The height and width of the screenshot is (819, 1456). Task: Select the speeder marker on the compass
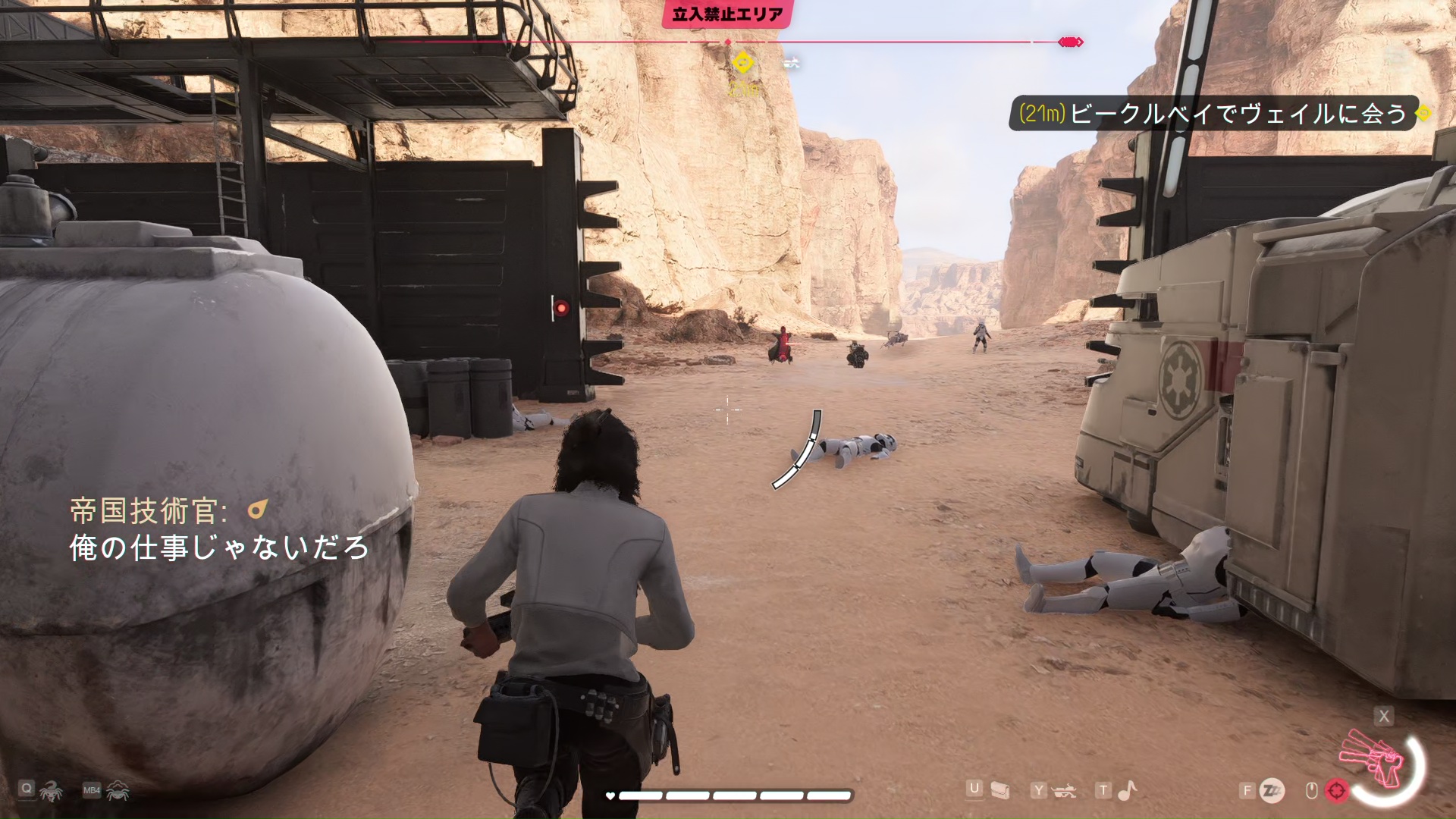791,64
